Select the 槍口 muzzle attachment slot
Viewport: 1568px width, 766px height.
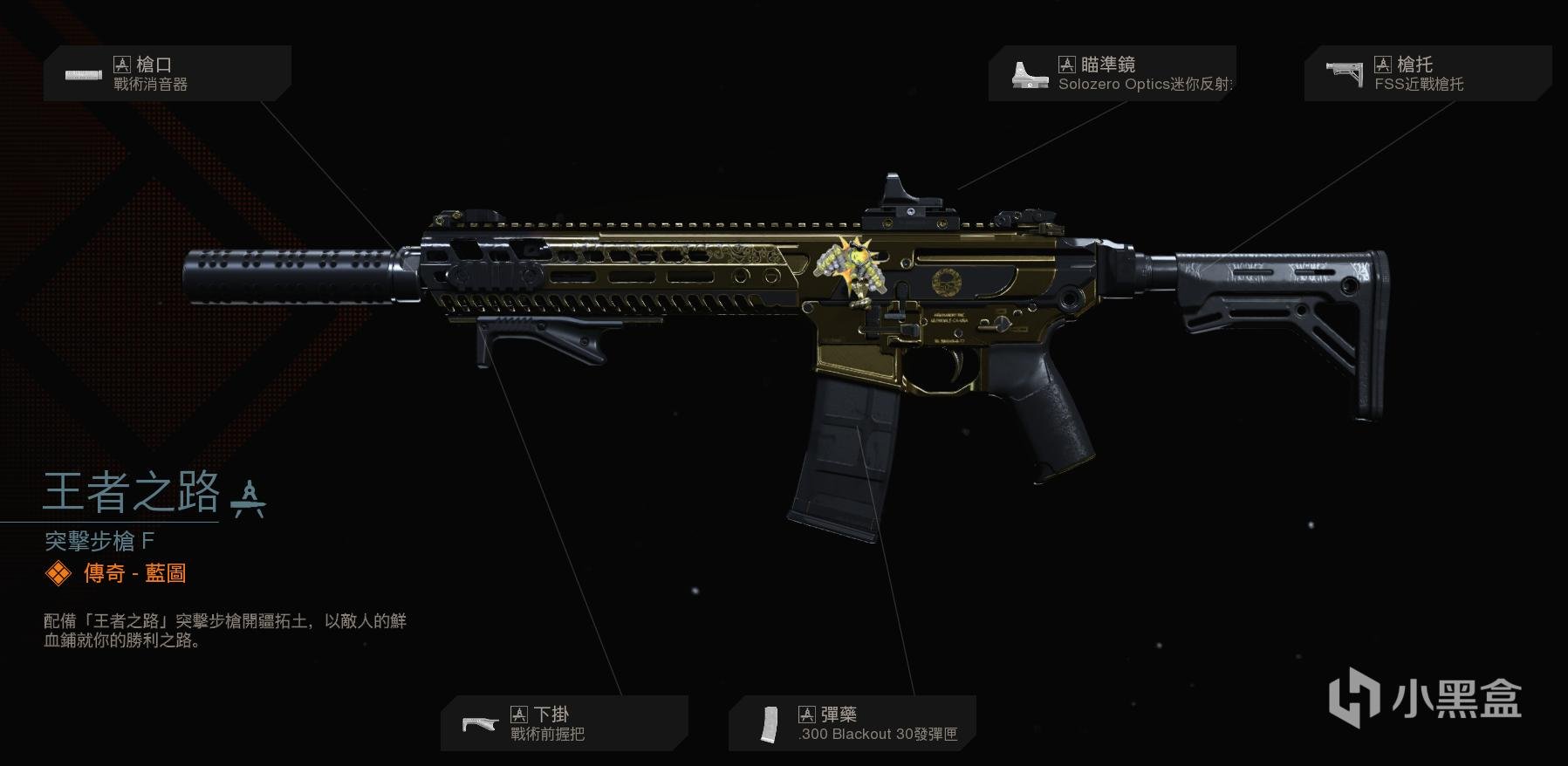point(167,73)
